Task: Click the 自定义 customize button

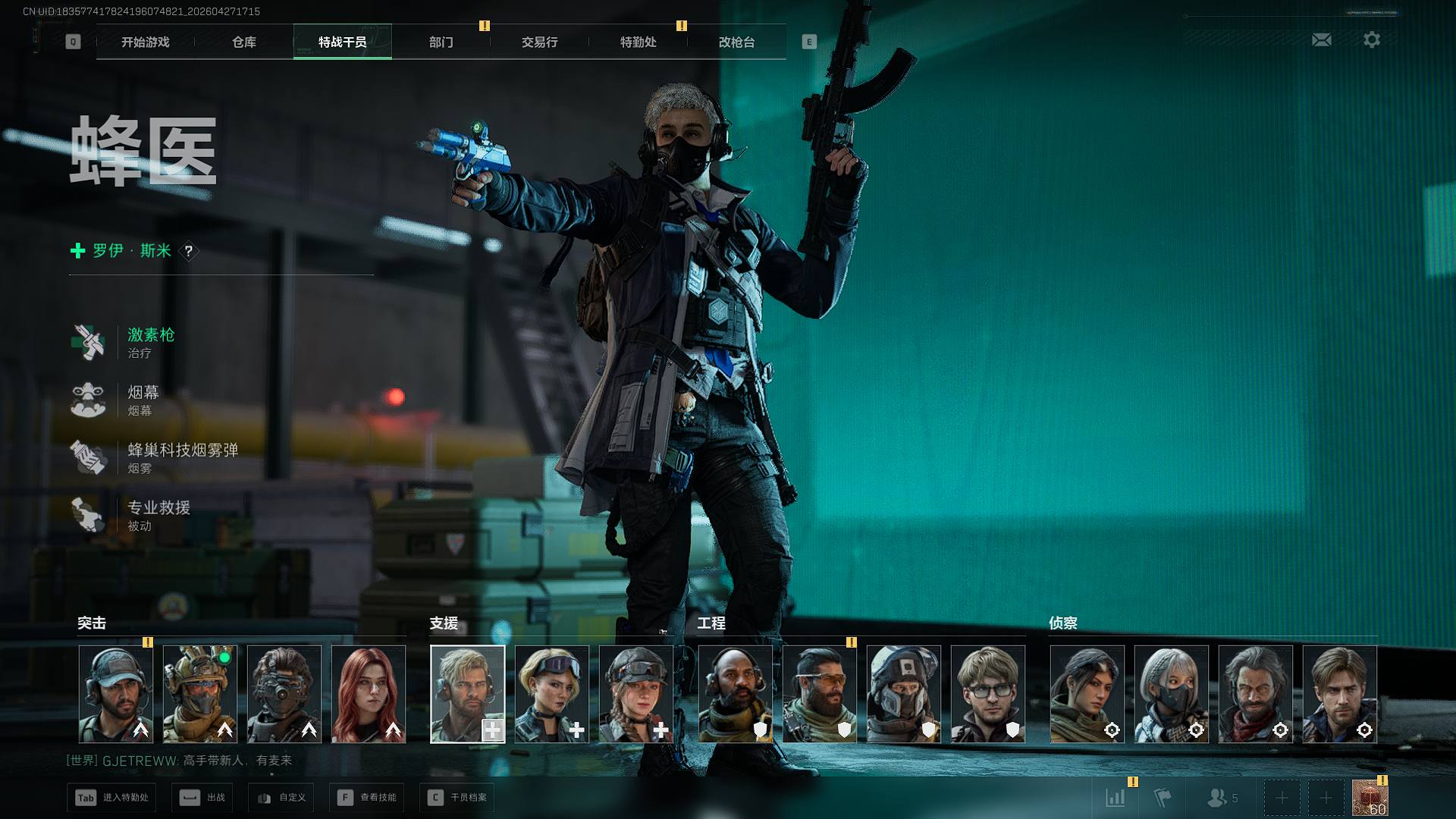Action: pyautogui.click(x=282, y=798)
